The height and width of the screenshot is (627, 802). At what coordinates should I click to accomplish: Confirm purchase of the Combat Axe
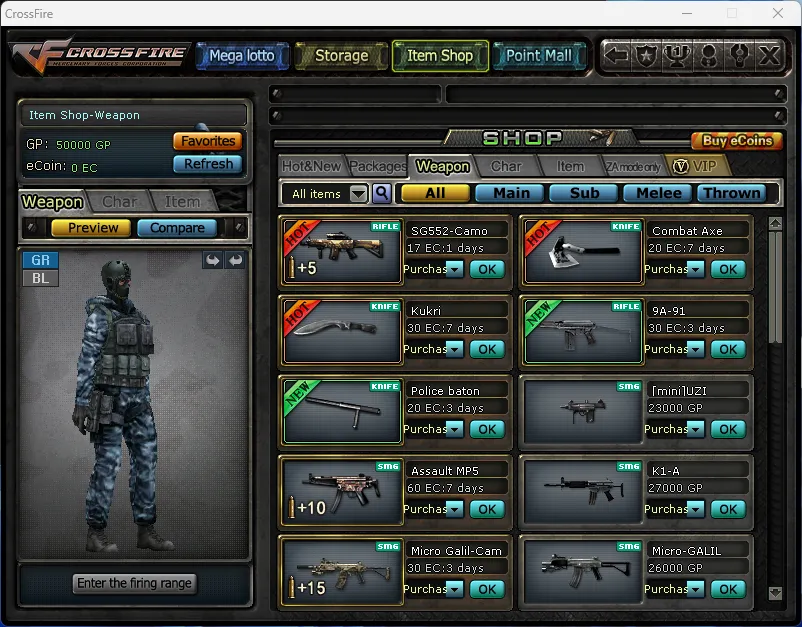click(x=728, y=269)
